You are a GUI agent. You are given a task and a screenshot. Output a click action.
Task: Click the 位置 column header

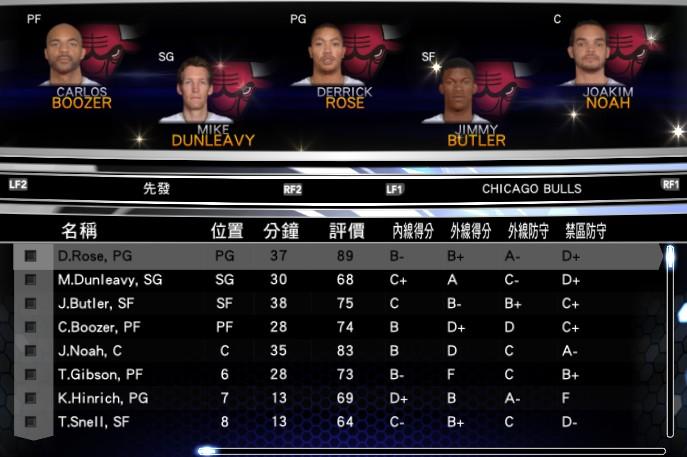coord(226,231)
